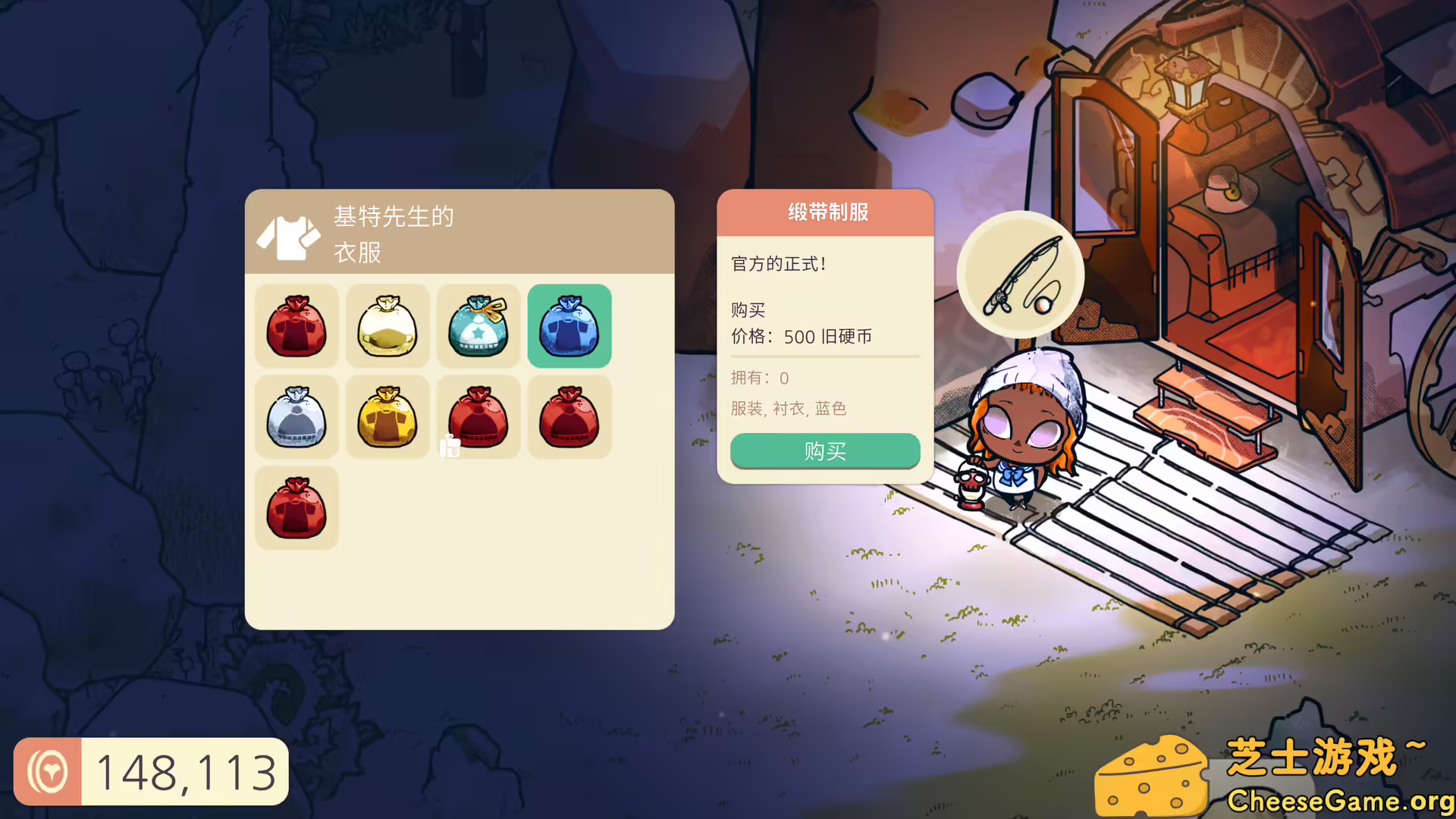
Task: Click the 缎带制服 title bar
Action: pyautogui.click(x=825, y=213)
